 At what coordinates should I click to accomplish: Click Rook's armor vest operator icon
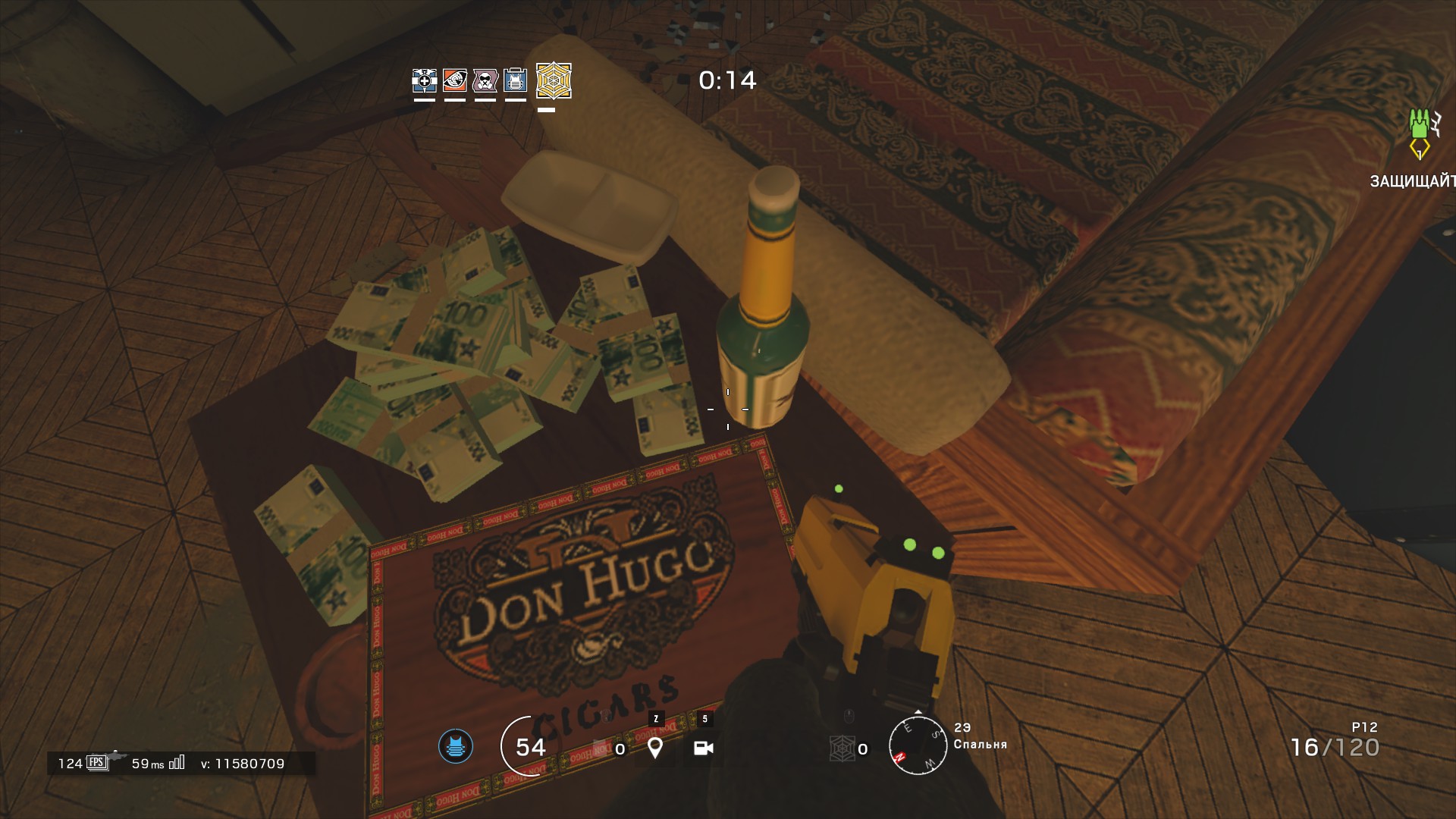click(x=515, y=80)
